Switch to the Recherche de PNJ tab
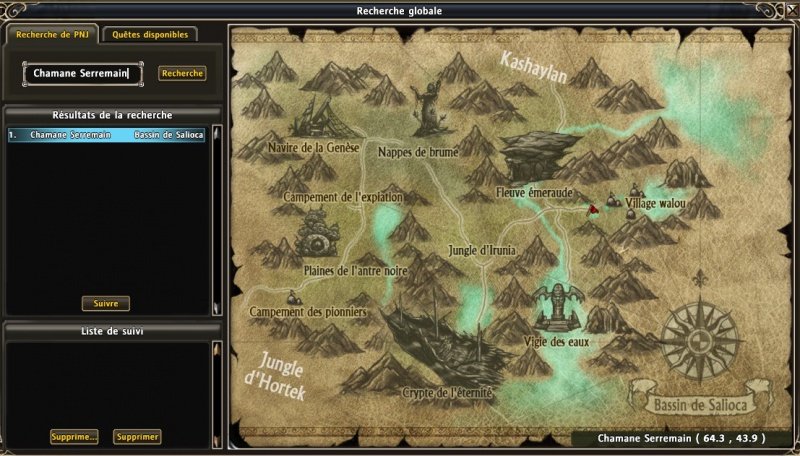The height and width of the screenshot is (456, 800). point(50,34)
